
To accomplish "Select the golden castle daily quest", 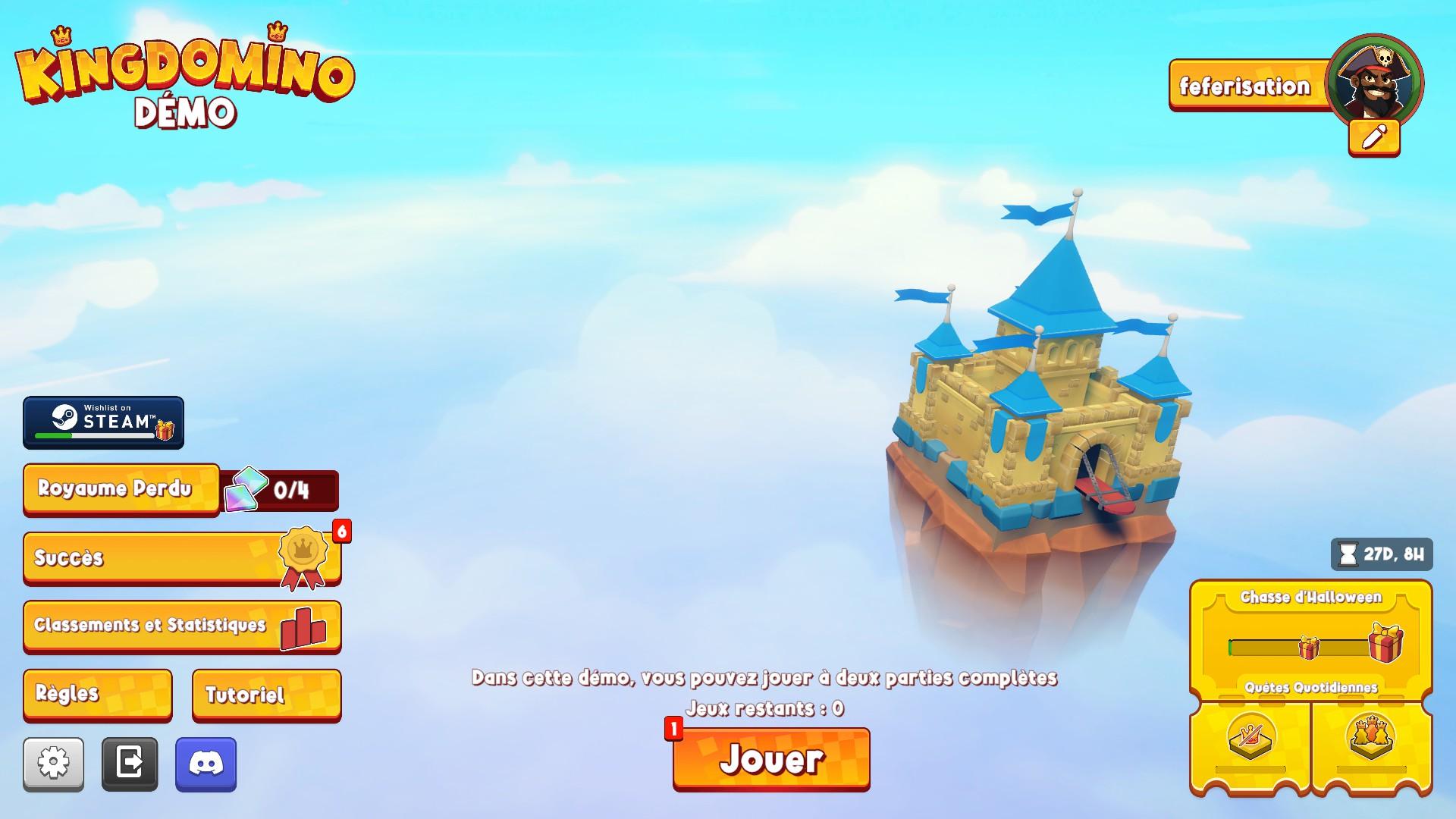I will [x=1371, y=739].
